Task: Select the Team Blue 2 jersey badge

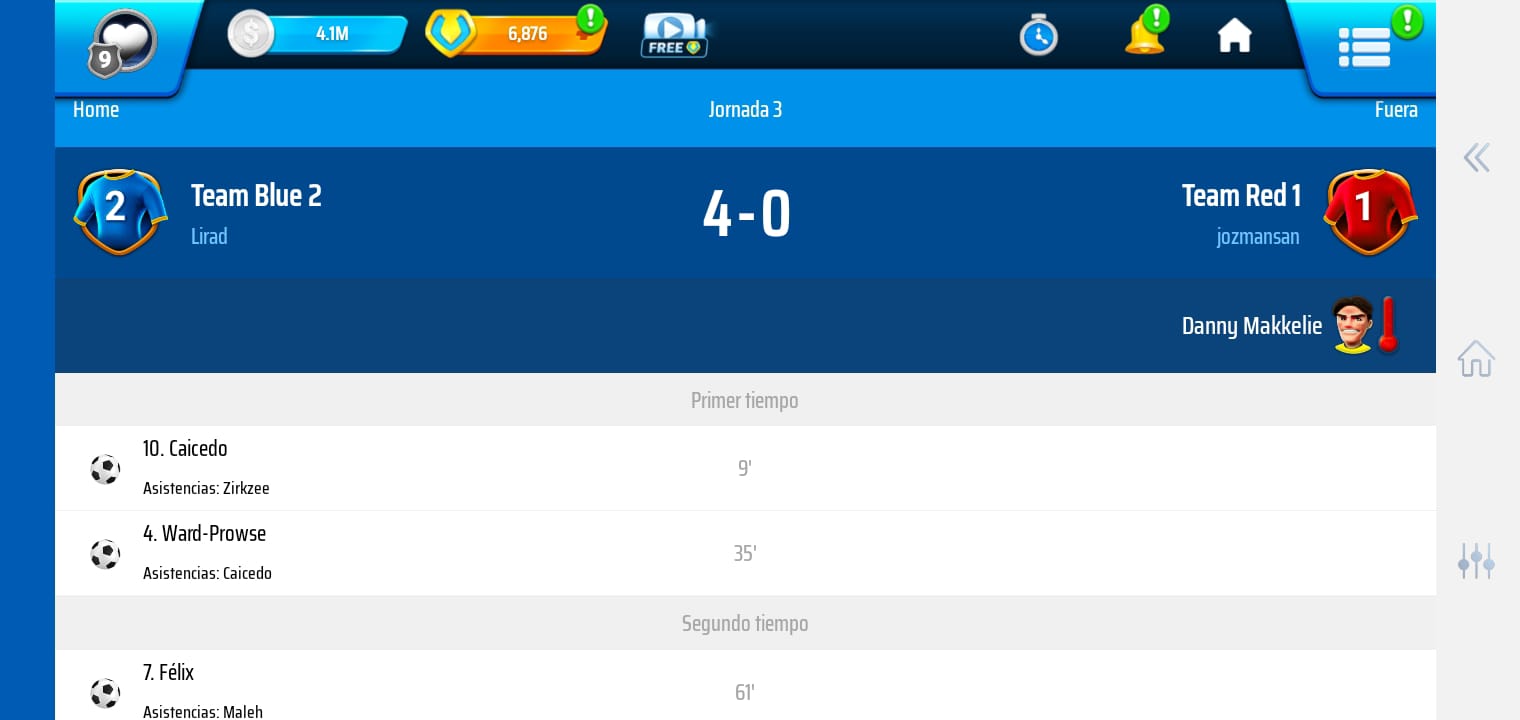Action: pyautogui.click(x=119, y=211)
